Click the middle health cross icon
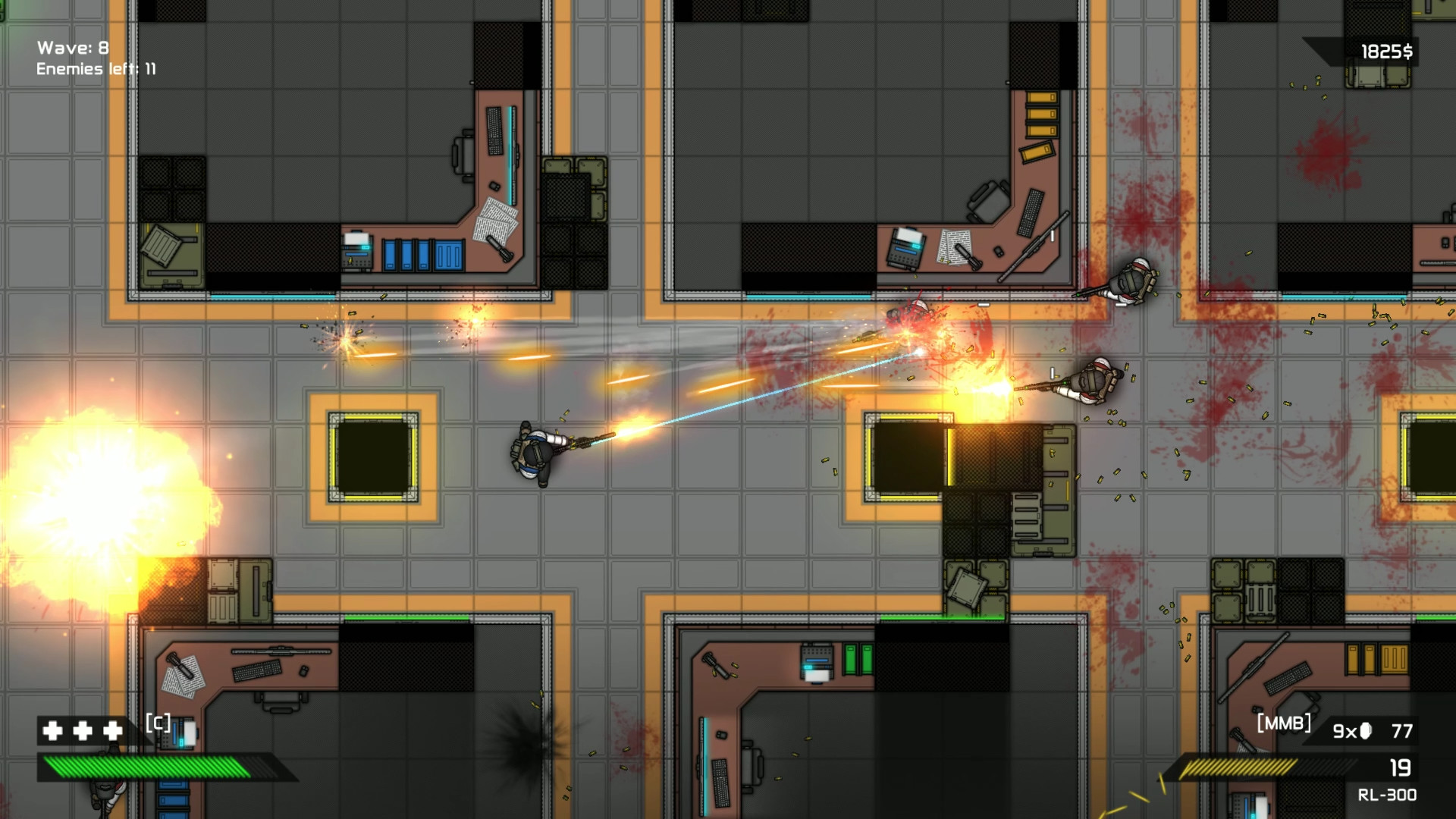Screen dimensions: 1456x819 click(x=83, y=731)
